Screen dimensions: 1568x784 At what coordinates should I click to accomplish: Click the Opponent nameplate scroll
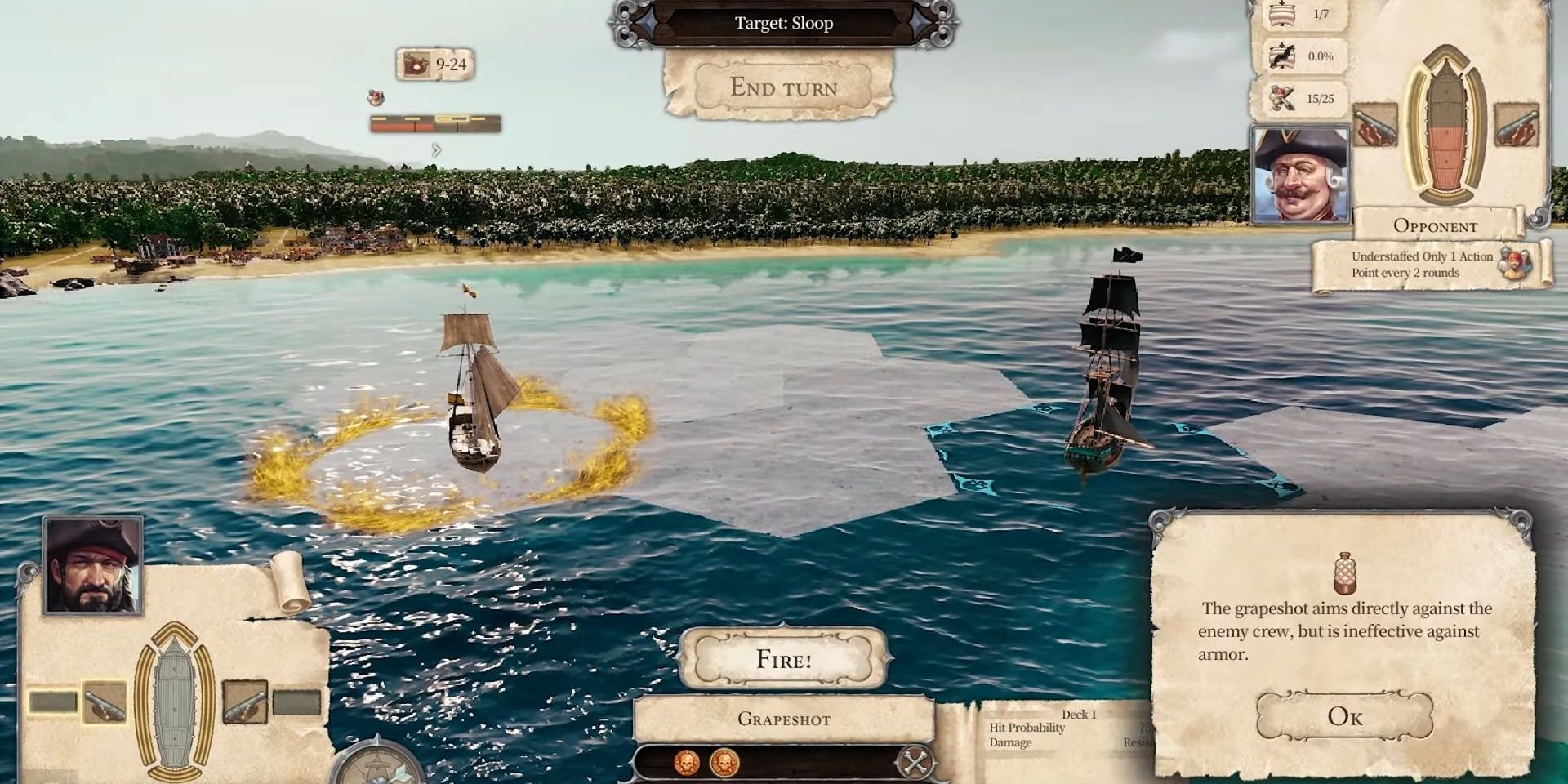(1437, 226)
